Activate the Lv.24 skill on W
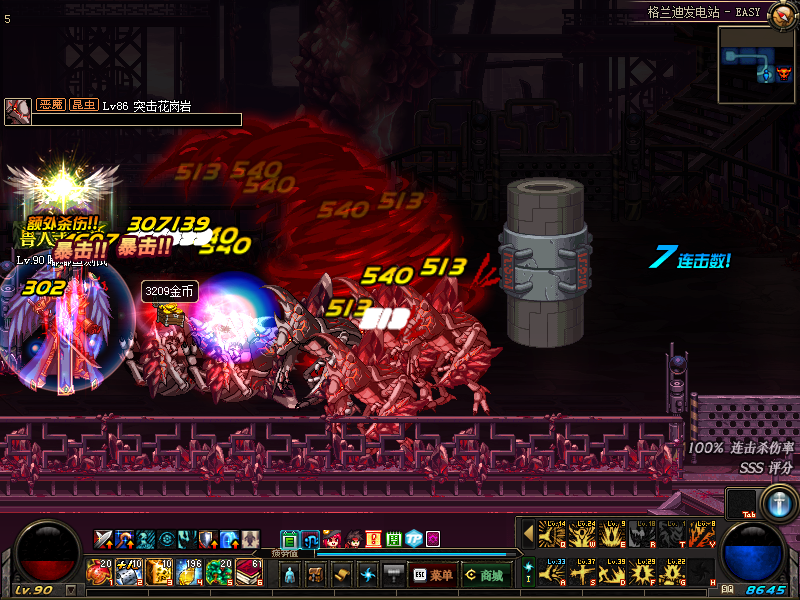This screenshot has height=600, width=800. point(583,534)
